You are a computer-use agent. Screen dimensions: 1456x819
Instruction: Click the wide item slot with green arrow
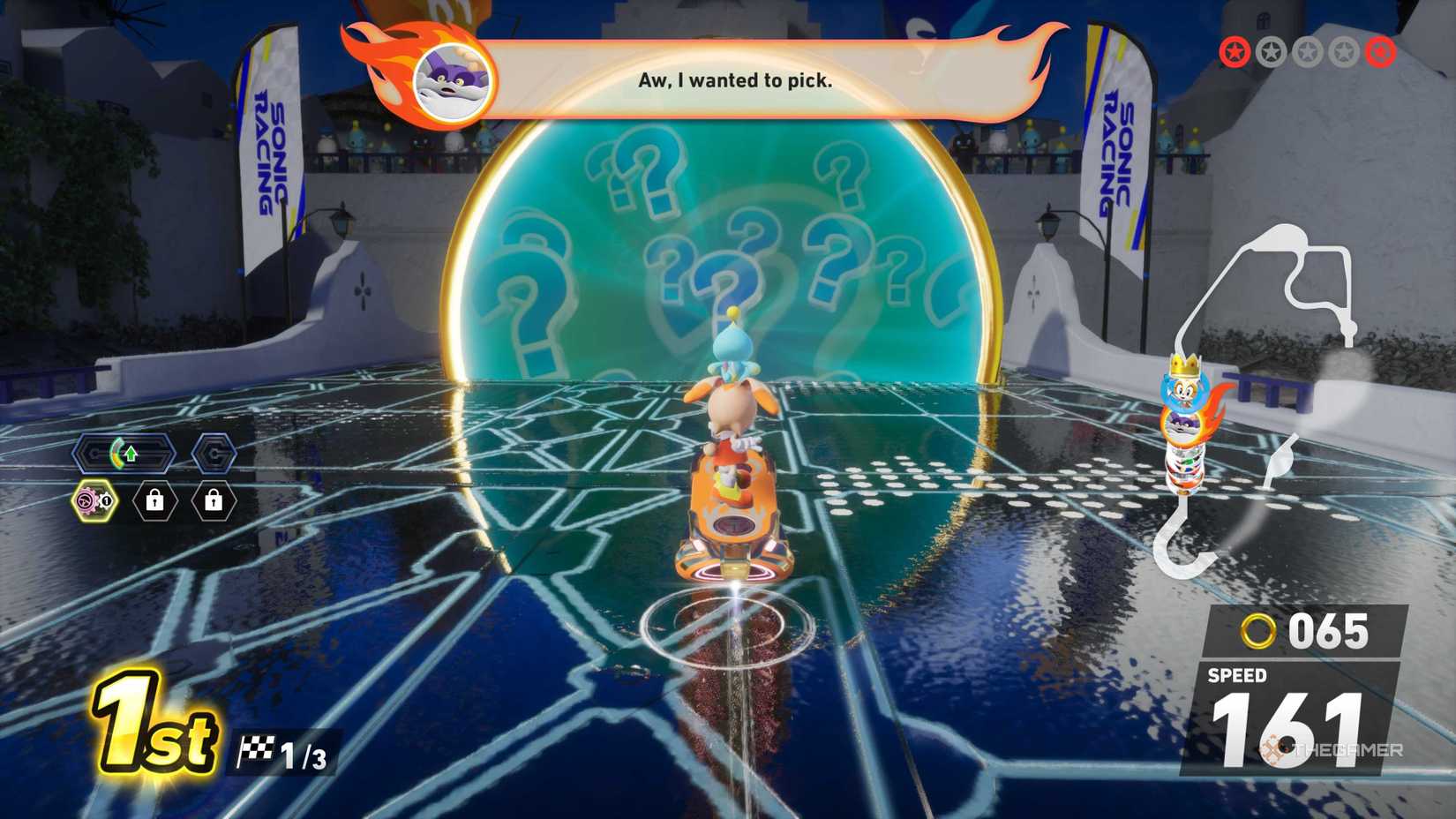click(124, 455)
